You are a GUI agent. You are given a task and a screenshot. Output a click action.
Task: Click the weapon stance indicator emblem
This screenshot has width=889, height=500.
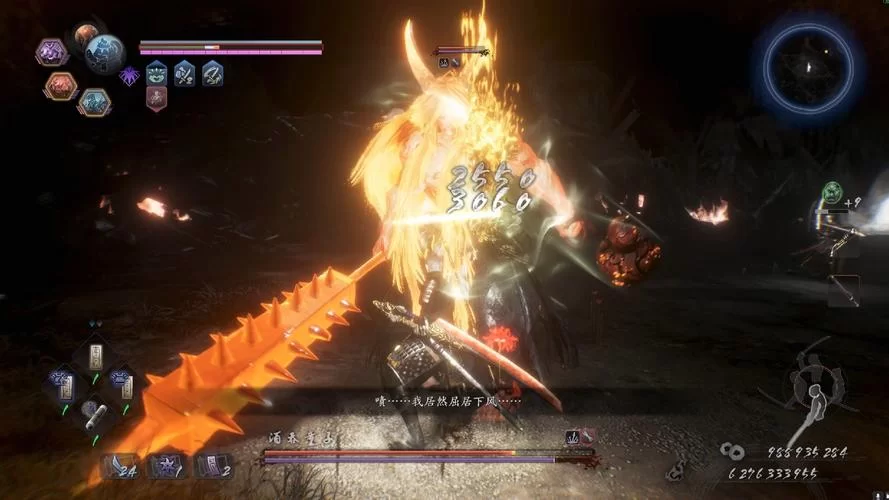tap(812, 385)
